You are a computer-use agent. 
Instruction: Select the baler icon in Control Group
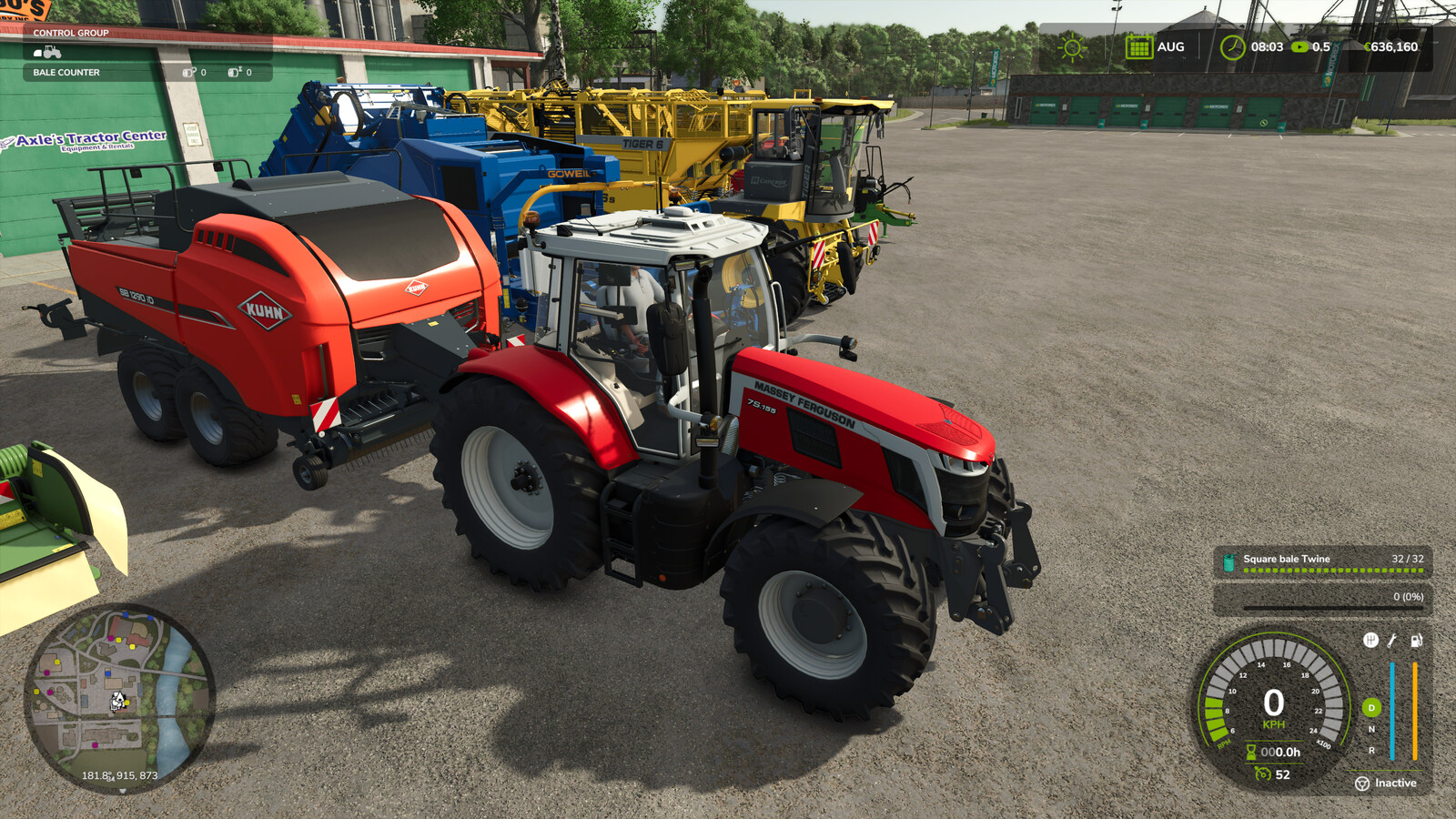pos(38,53)
